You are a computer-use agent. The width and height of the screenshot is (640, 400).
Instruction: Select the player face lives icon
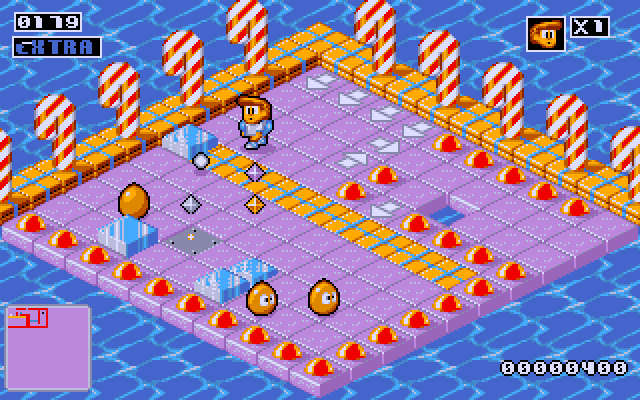pos(545,33)
